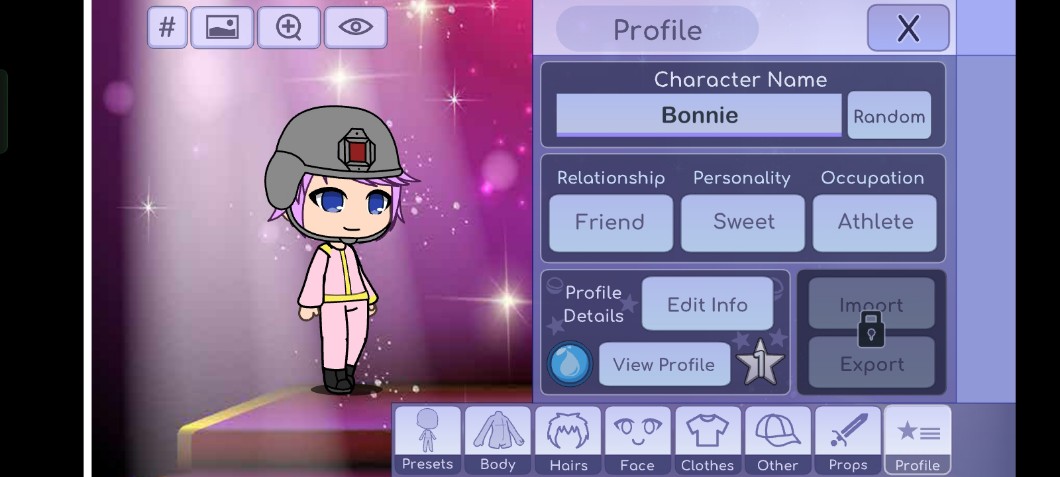Click the hashtag button above the character
The image size is (1060, 477).
point(167,28)
